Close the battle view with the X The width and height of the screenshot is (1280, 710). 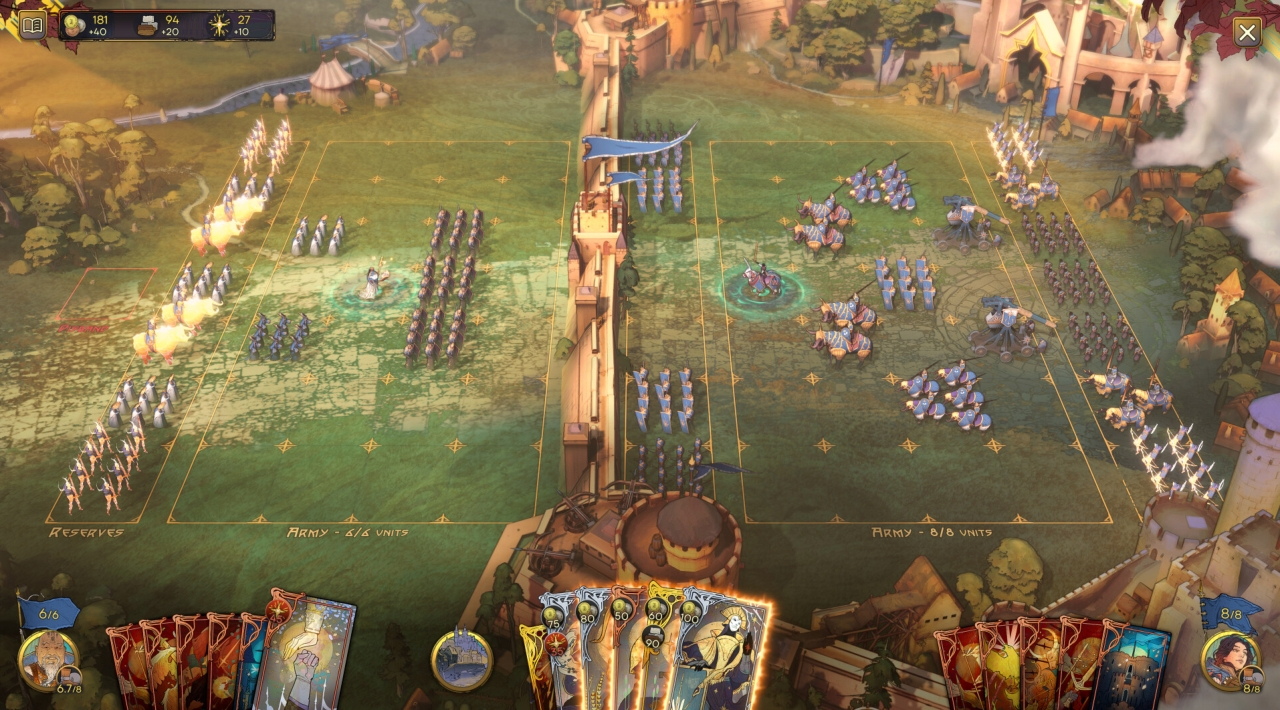click(x=1246, y=32)
